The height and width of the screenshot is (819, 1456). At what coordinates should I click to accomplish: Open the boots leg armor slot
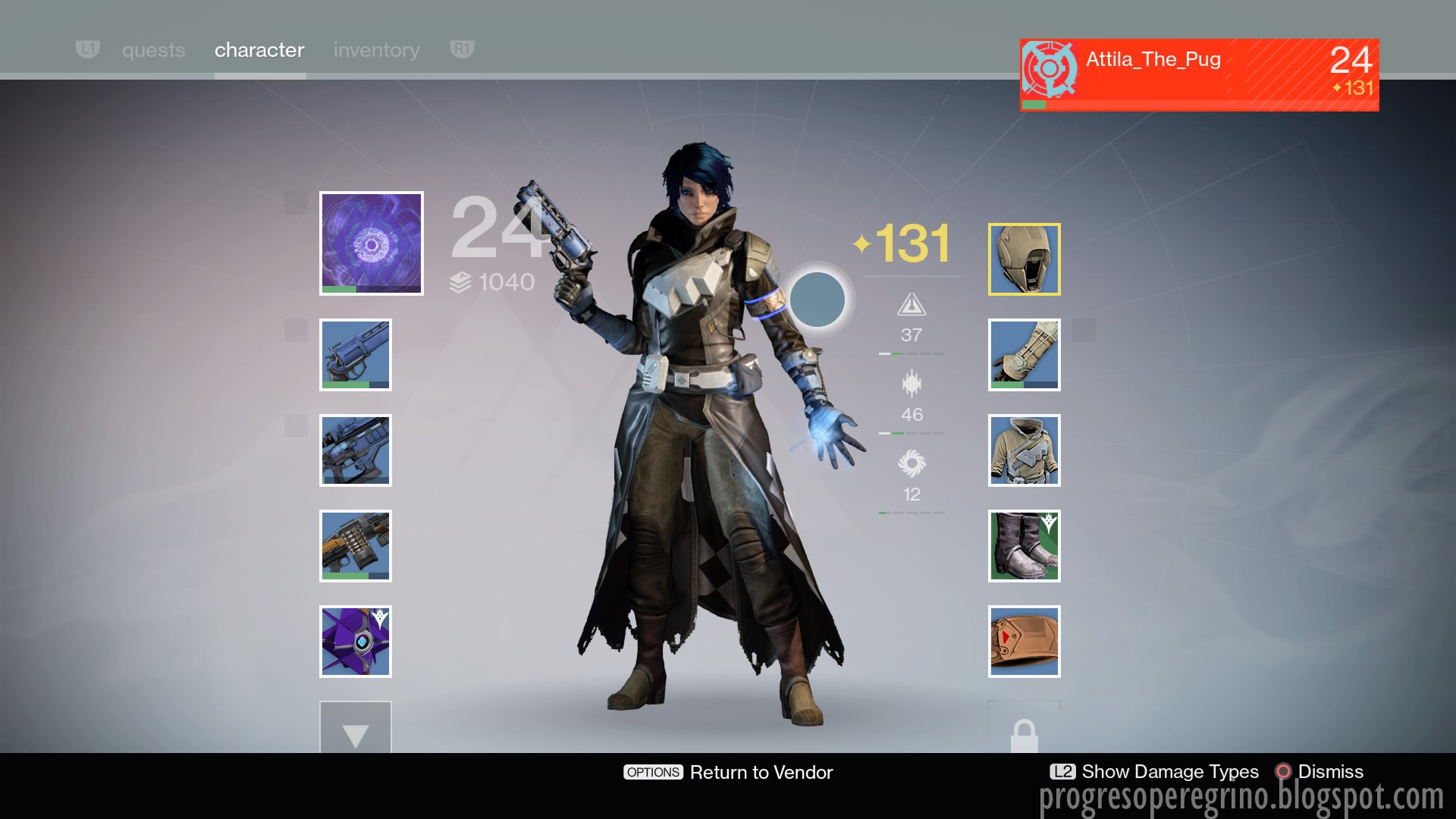click(1024, 546)
